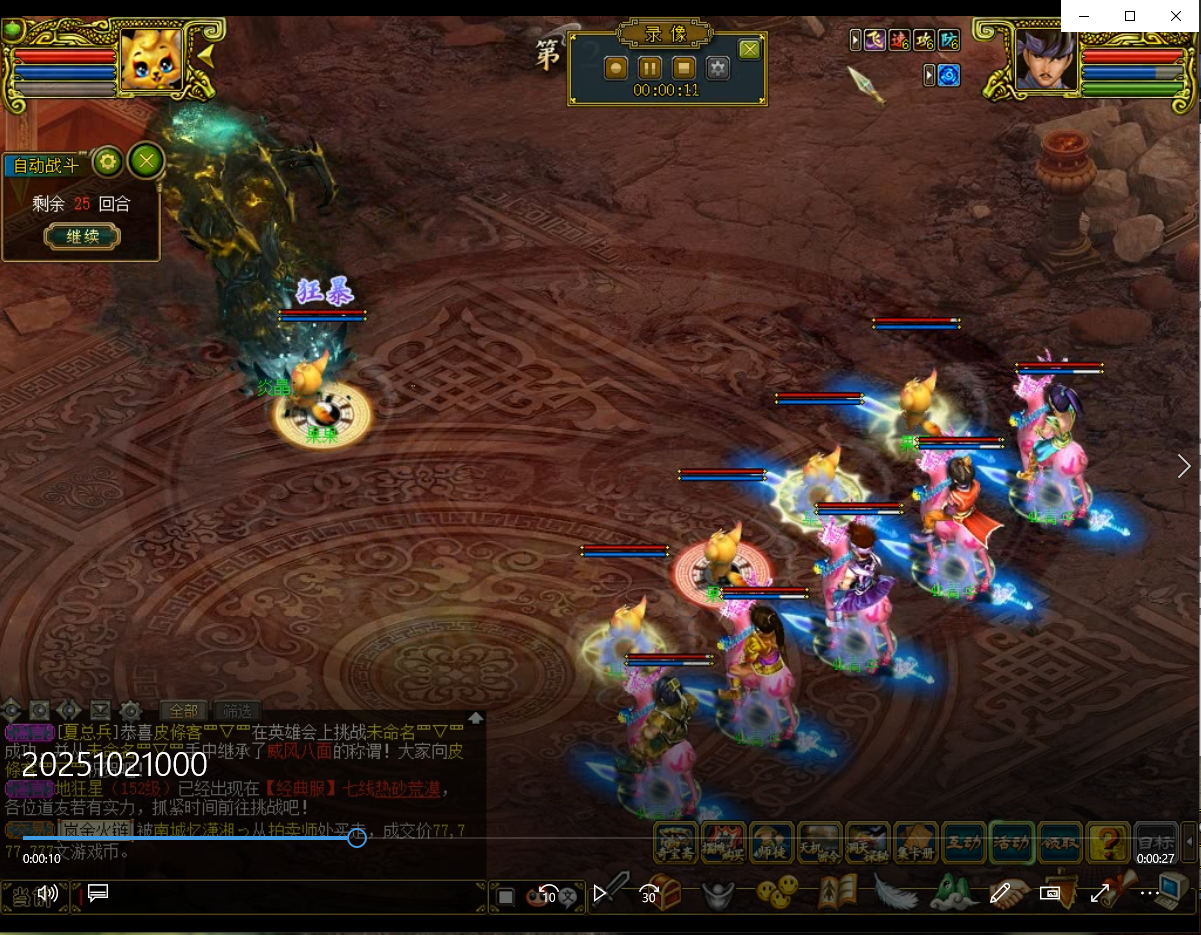Cancel auto-battle with the green X
This screenshot has width=1201, height=935.
coord(146,161)
